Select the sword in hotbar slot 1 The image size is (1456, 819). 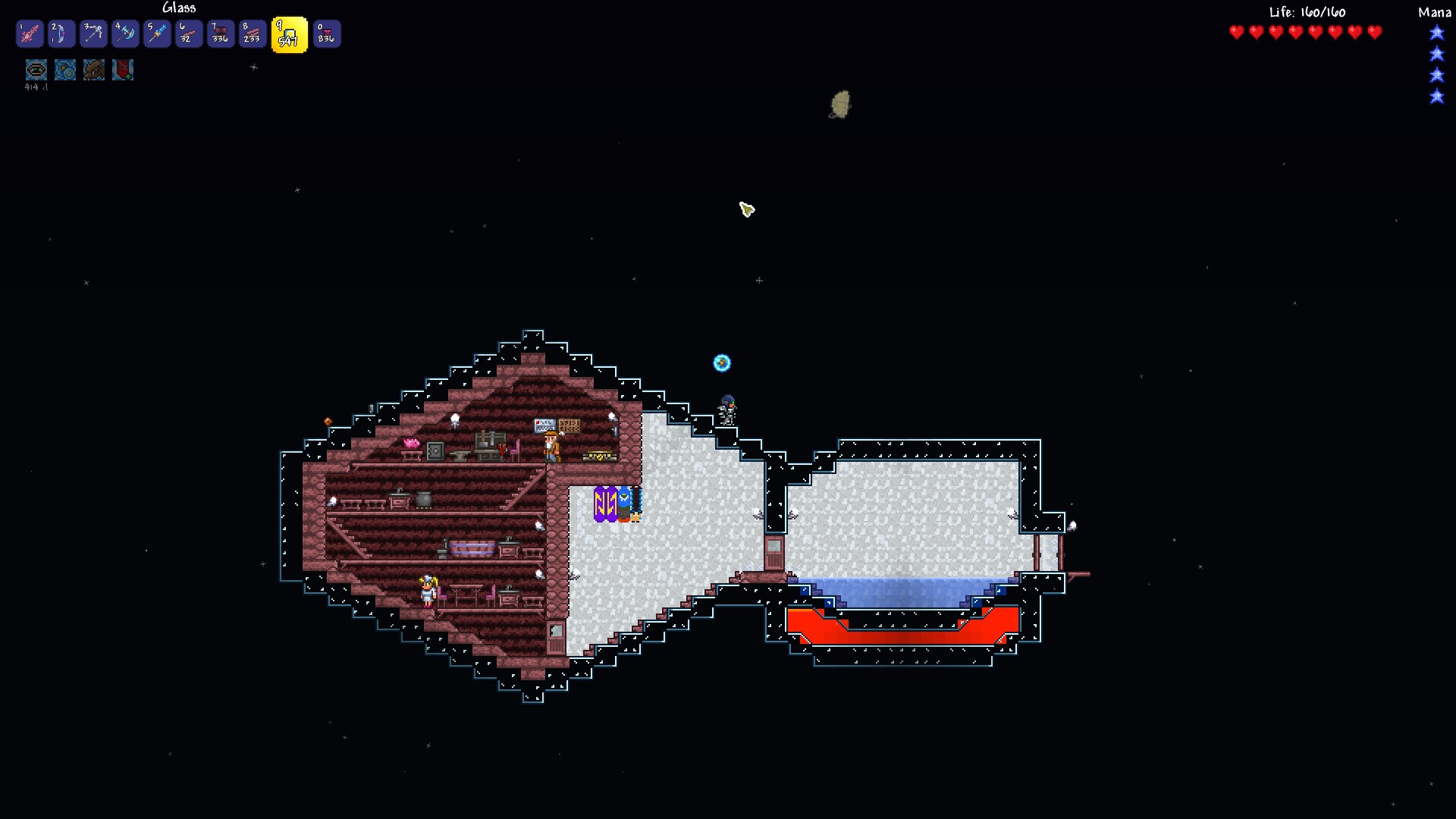click(x=30, y=33)
